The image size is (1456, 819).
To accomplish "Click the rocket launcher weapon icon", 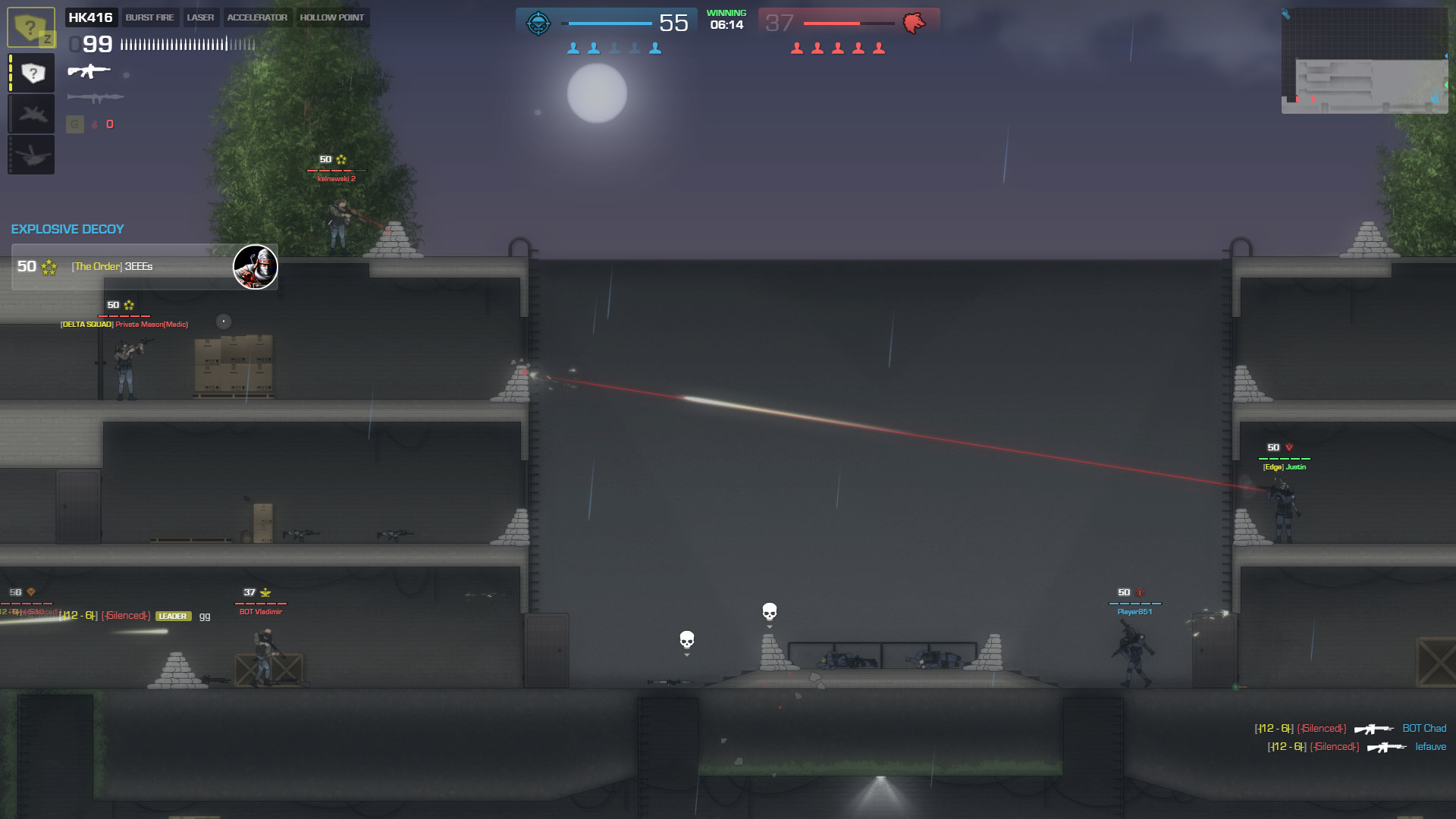I will (95, 97).
